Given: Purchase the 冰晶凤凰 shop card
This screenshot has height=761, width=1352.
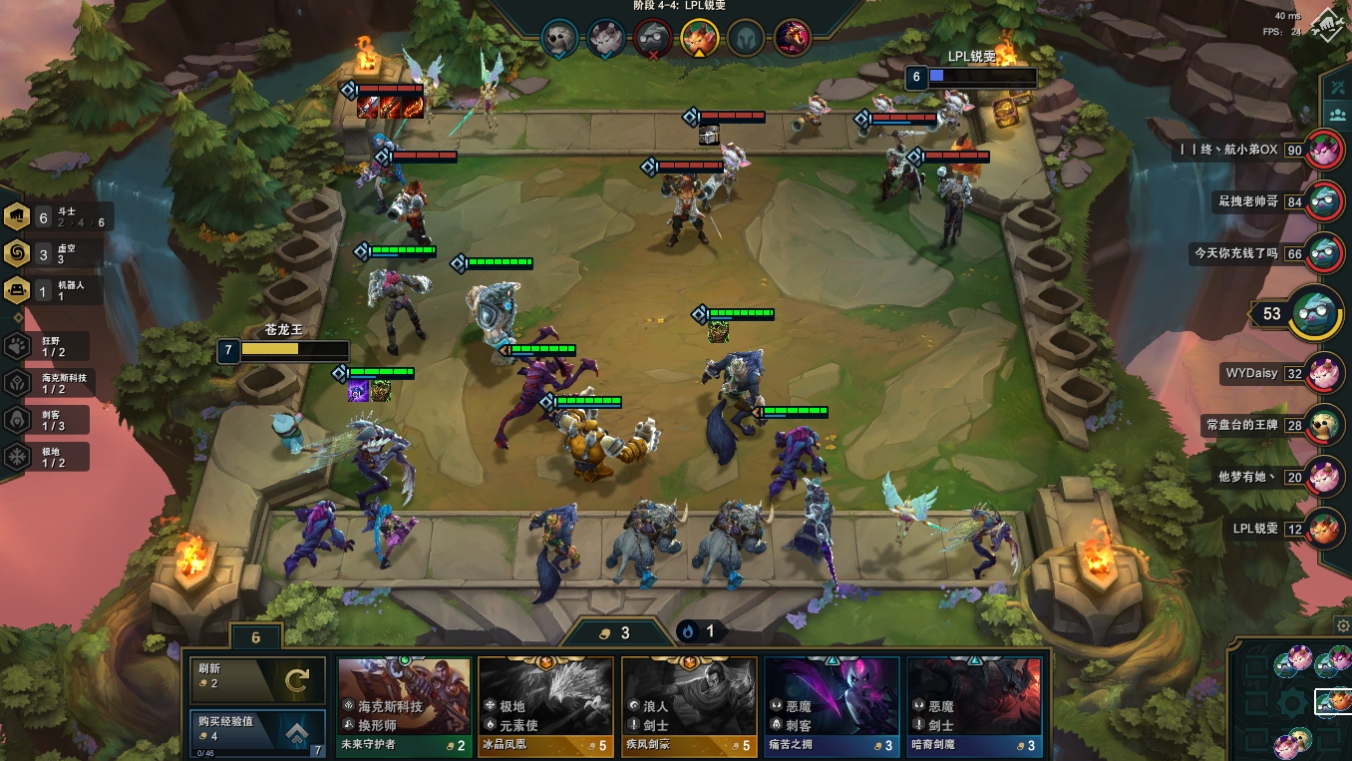Looking at the screenshot, I should (x=546, y=705).
